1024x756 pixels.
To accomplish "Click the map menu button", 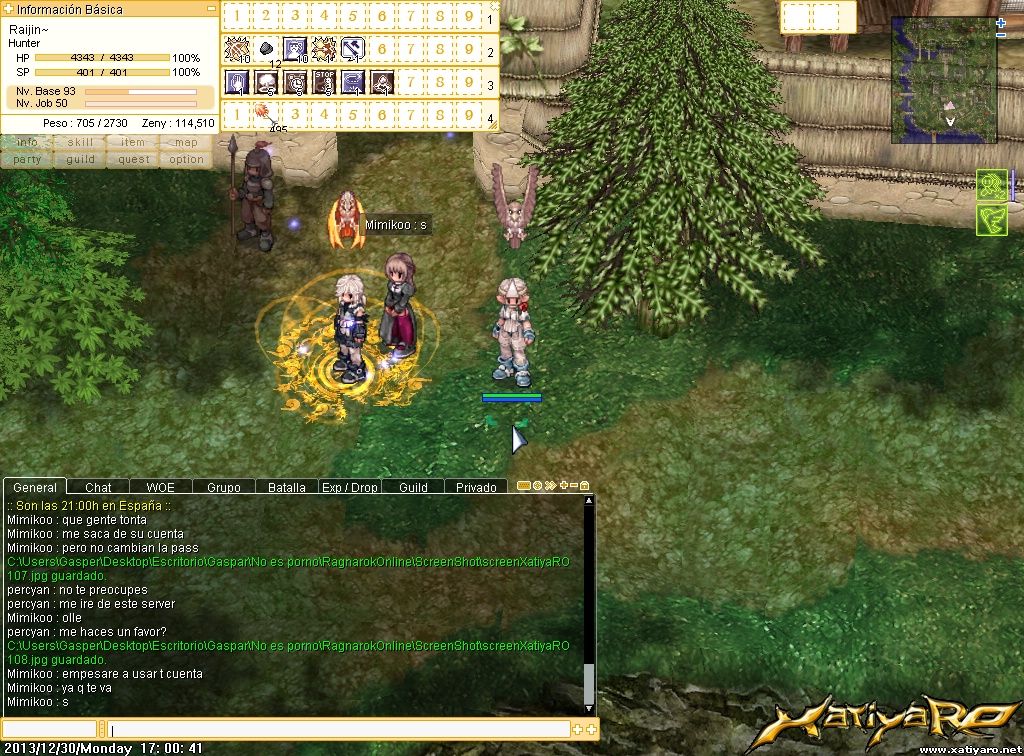I will [186, 143].
